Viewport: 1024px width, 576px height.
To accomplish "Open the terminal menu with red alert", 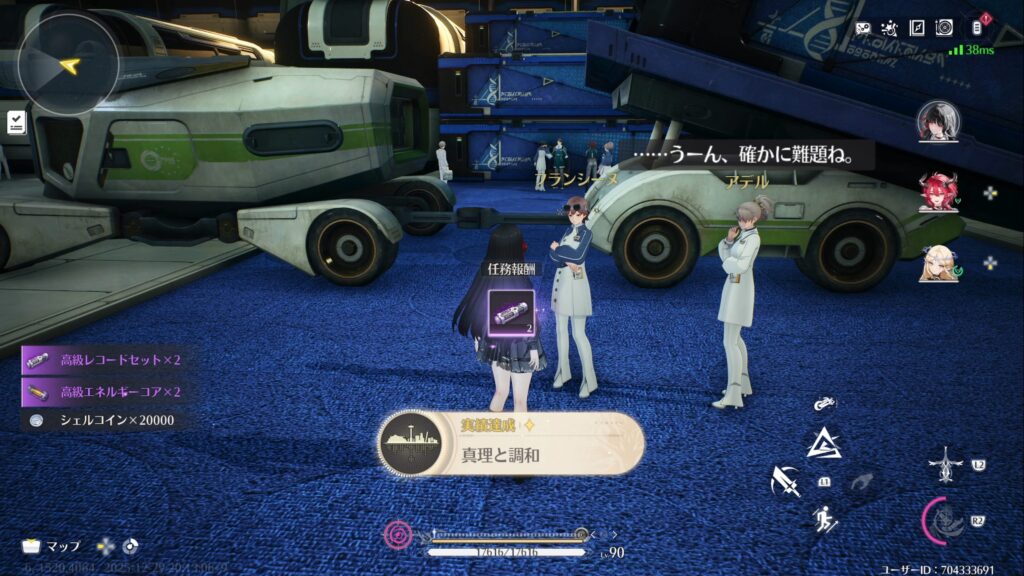I will pyautogui.click(x=978, y=27).
